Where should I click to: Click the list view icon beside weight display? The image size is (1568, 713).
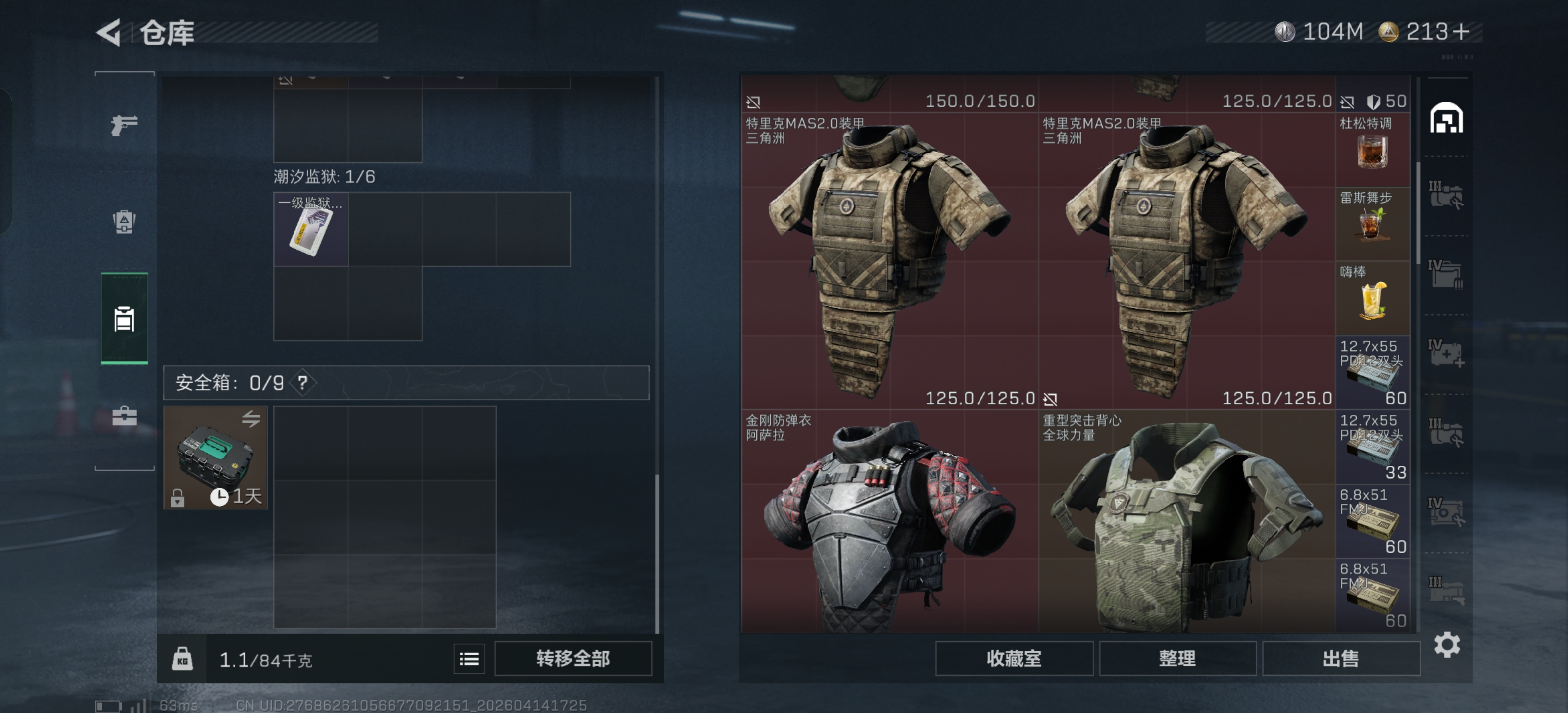pos(468,659)
